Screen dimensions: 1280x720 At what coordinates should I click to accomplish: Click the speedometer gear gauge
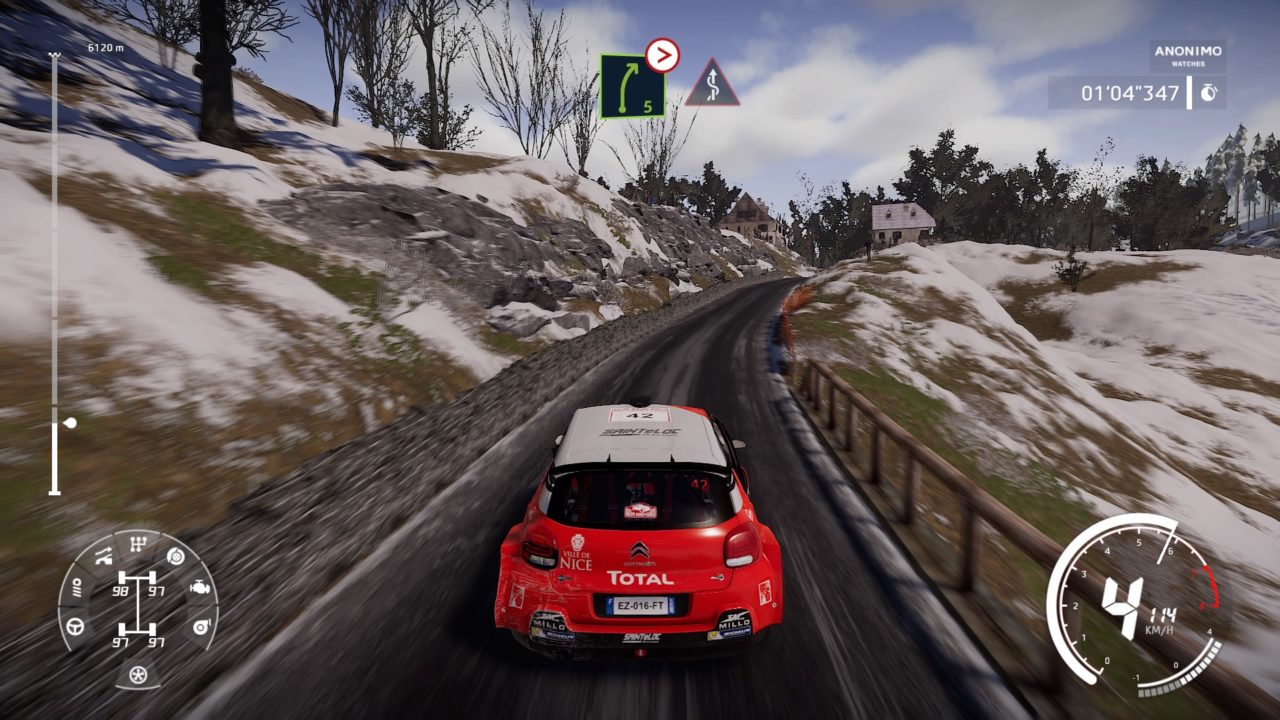(1135, 606)
